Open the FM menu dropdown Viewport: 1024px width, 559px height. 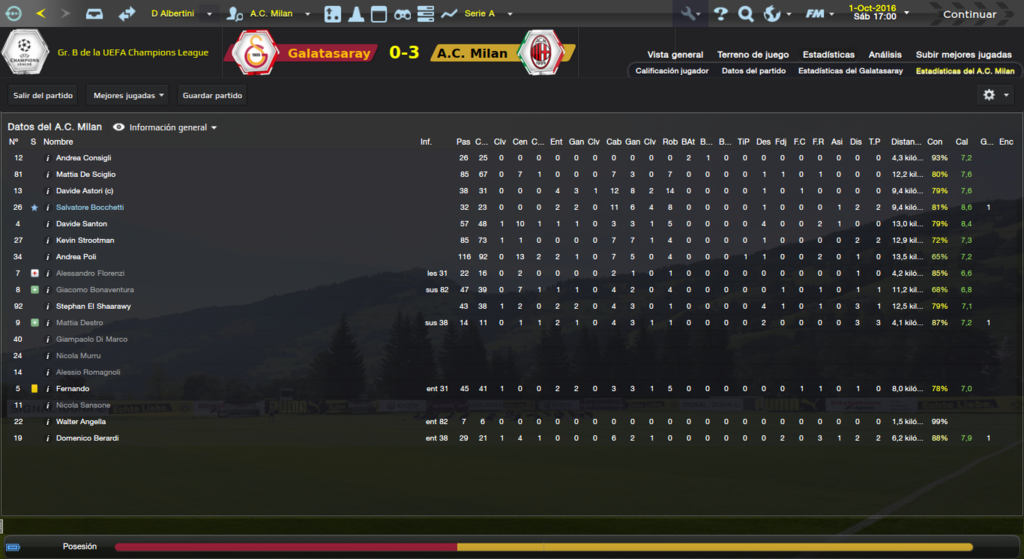tap(820, 14)
